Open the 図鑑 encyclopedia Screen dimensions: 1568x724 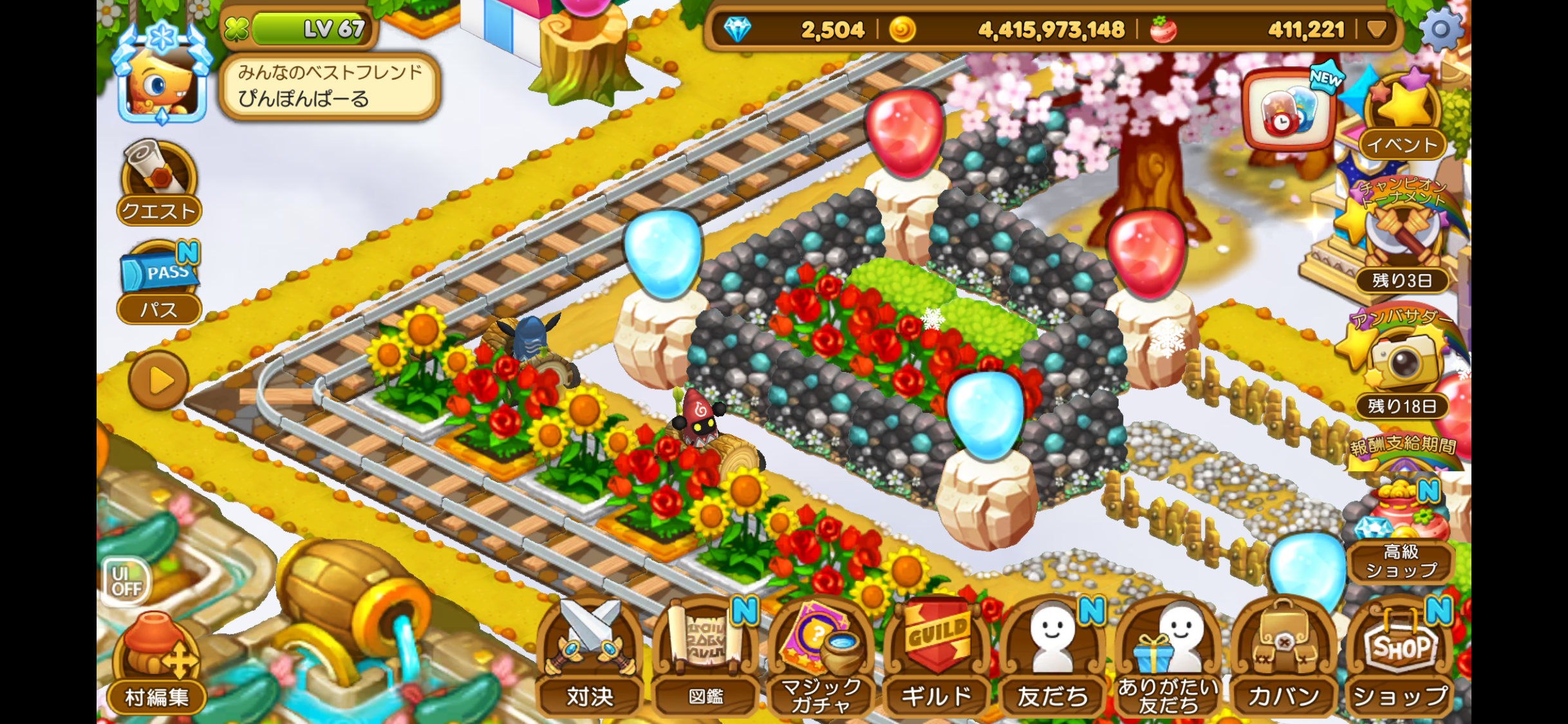pyautogui.click(x=705, y=658)
